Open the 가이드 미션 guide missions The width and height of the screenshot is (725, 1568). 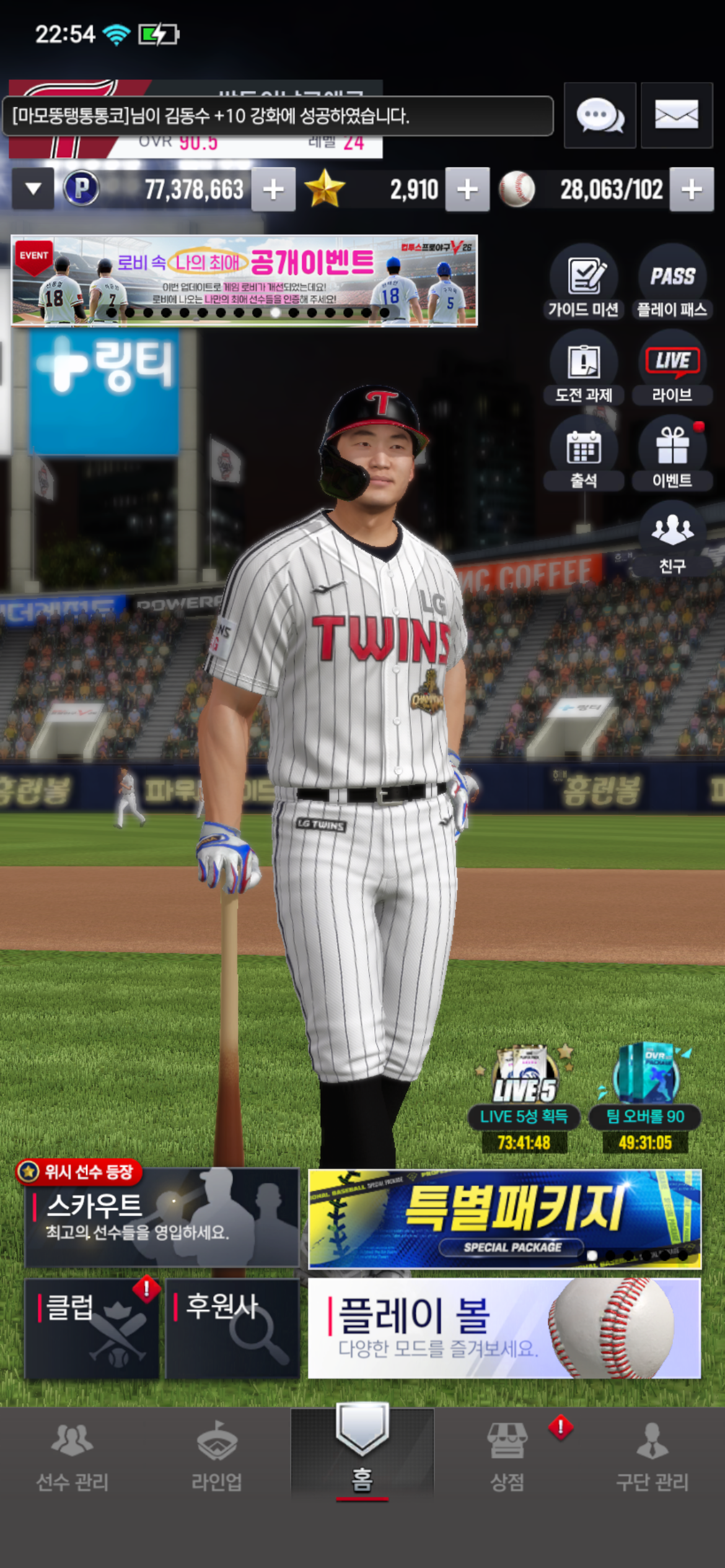[583, 282]
